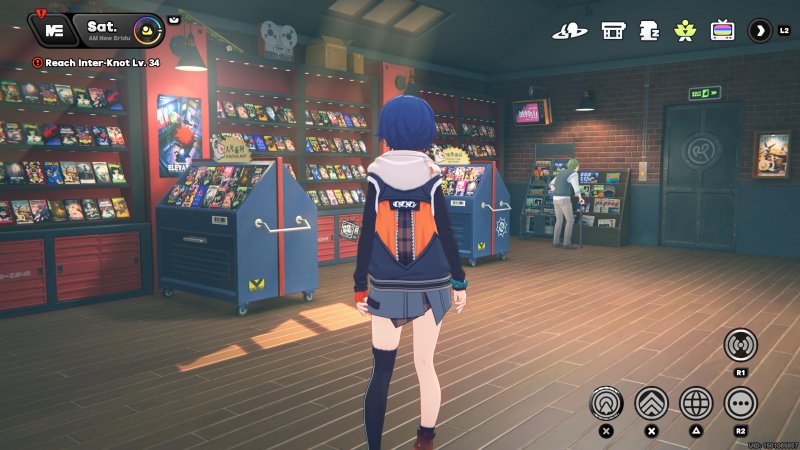Activate the signal broadcast wave button
Screen dimensions: 800x450
pyautogui.click(x=740, y=345)
